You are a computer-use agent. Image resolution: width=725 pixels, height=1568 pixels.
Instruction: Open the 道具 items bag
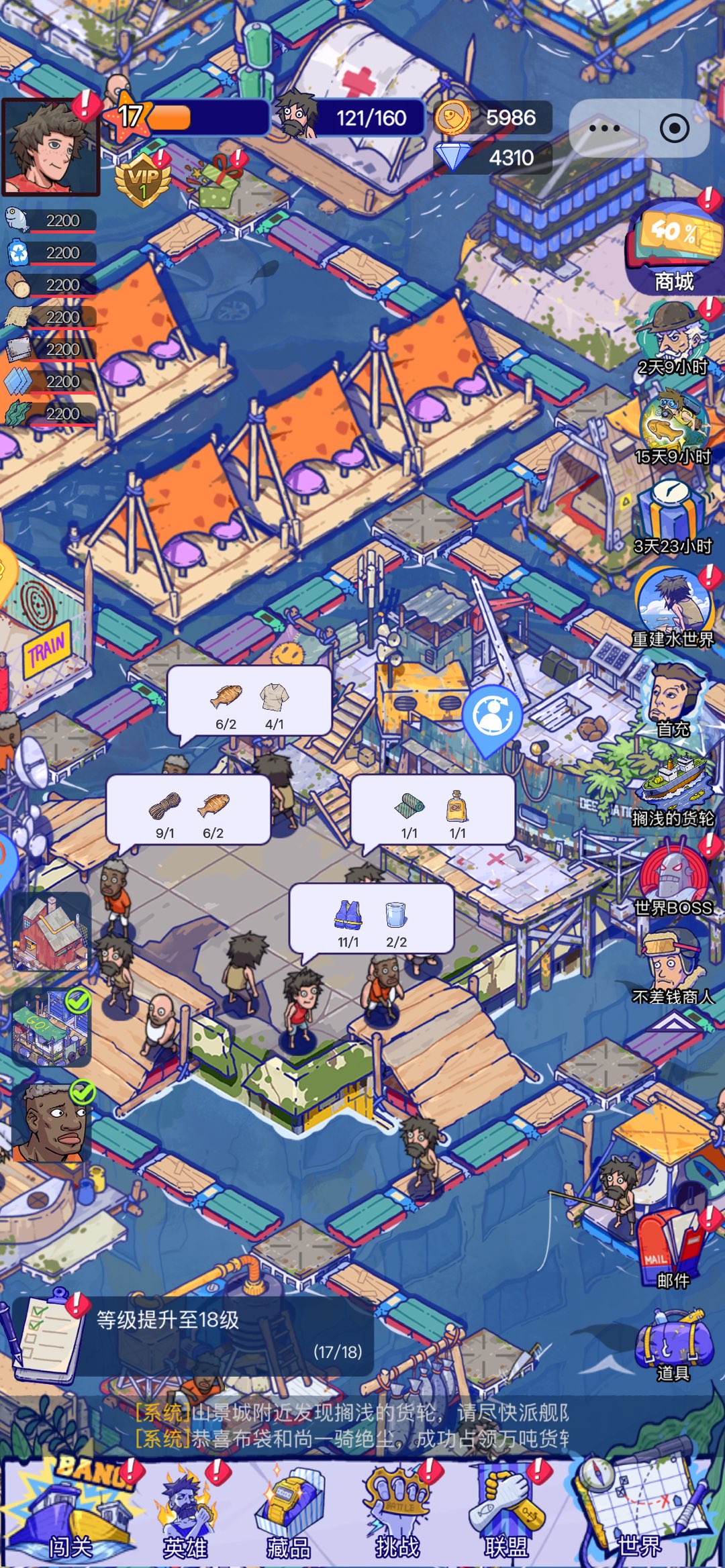pos(673,1342)
